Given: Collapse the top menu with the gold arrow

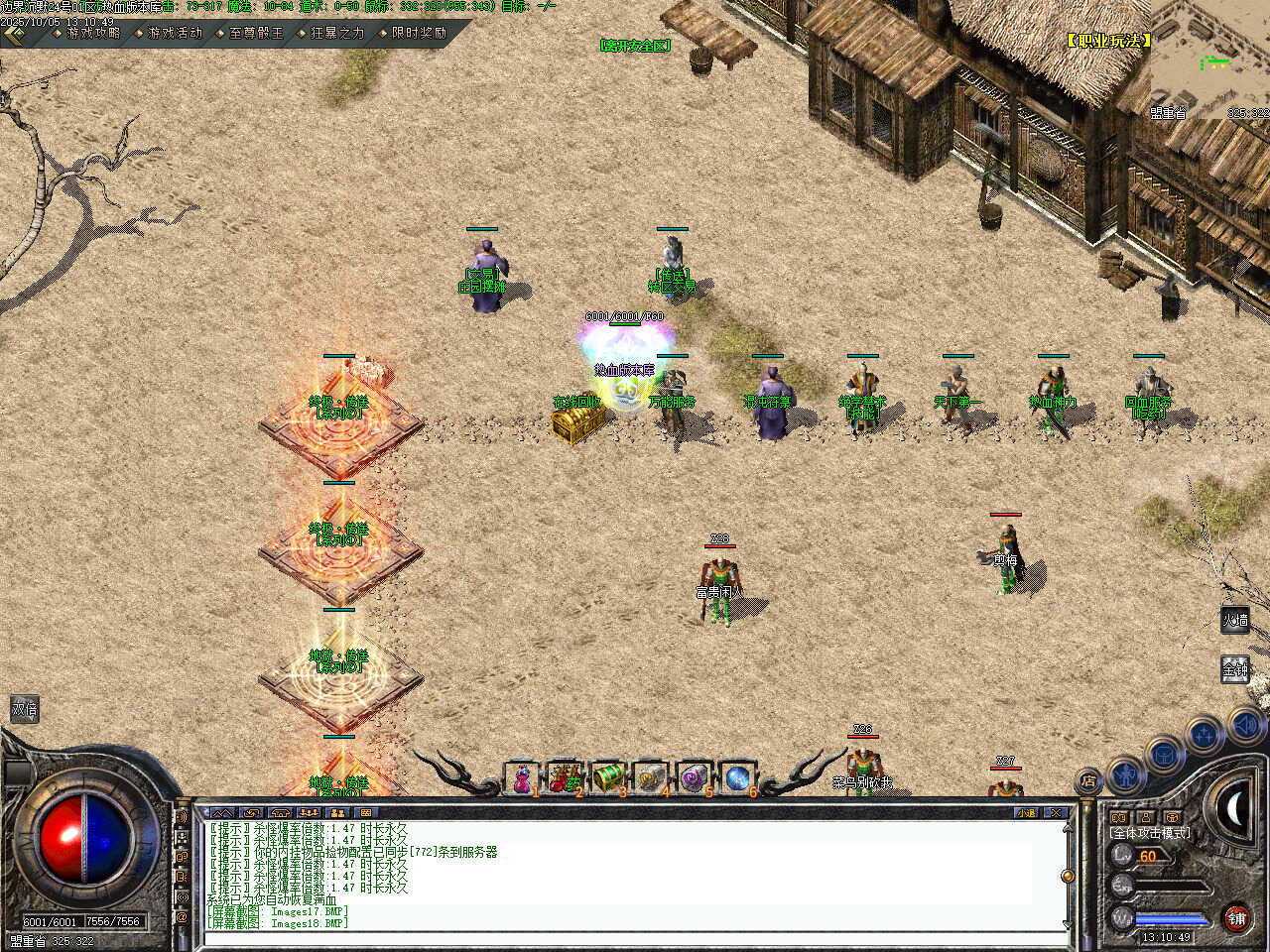Looking at the screenshot, I should (14, 34).
